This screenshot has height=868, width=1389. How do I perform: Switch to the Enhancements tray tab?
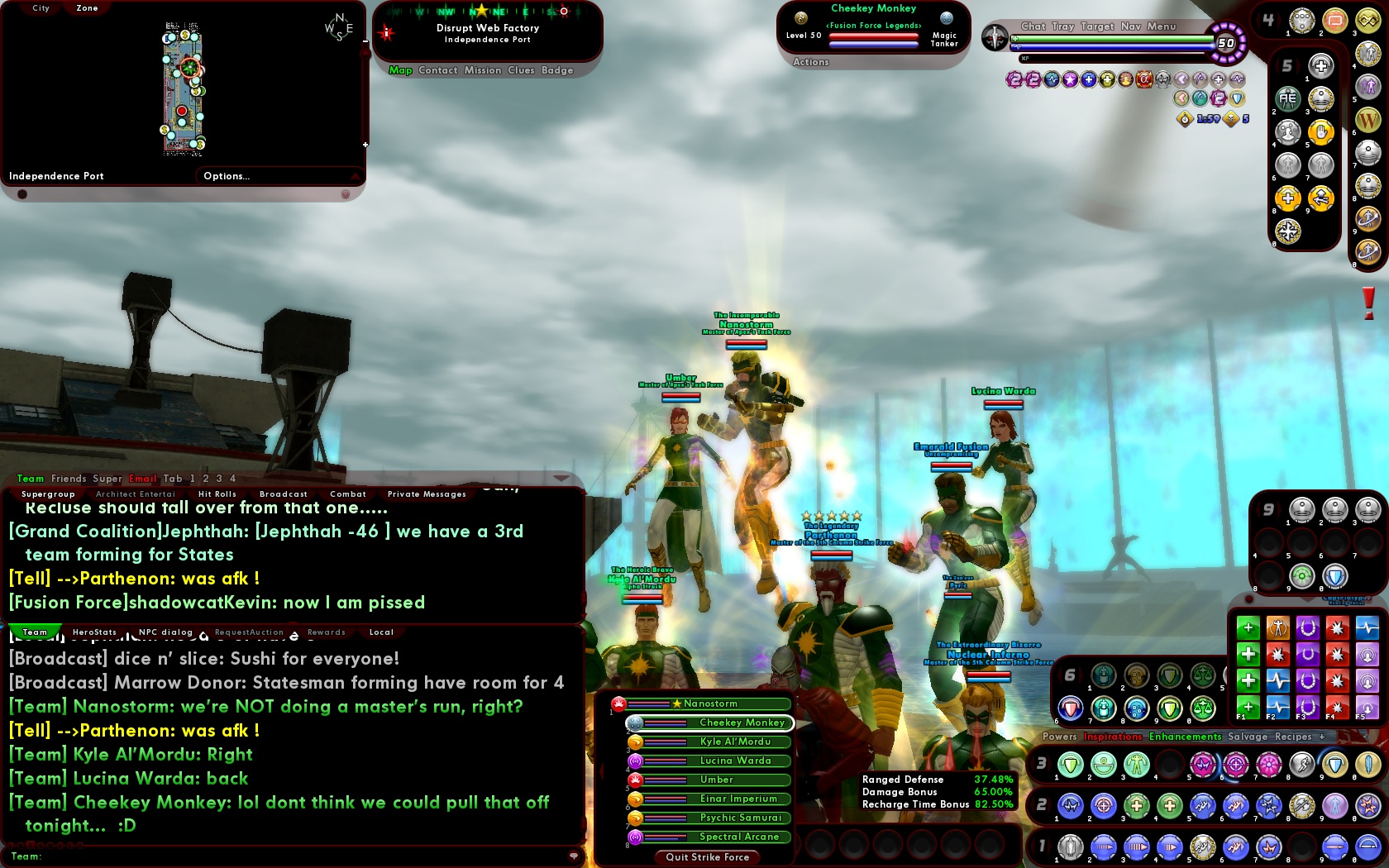coord(1184,736)
